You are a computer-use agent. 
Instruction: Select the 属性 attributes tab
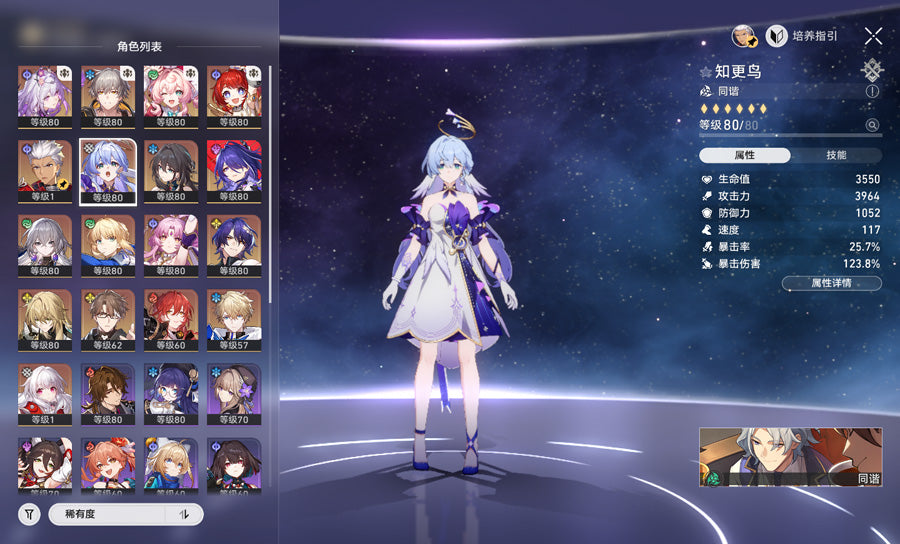744,155
